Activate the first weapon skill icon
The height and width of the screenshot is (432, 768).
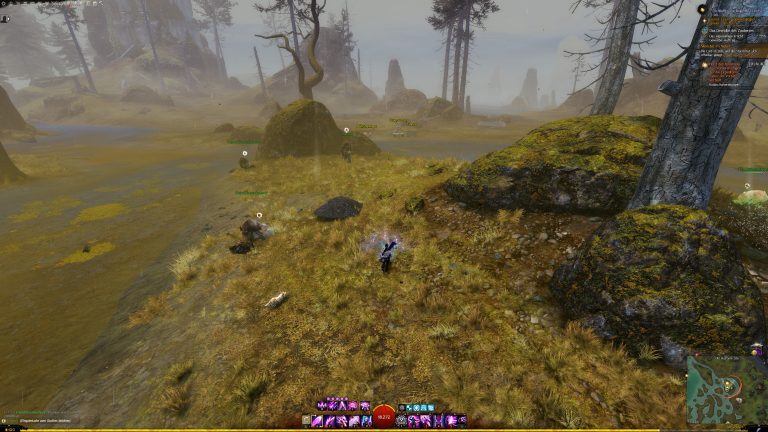(x=318, y=421)
